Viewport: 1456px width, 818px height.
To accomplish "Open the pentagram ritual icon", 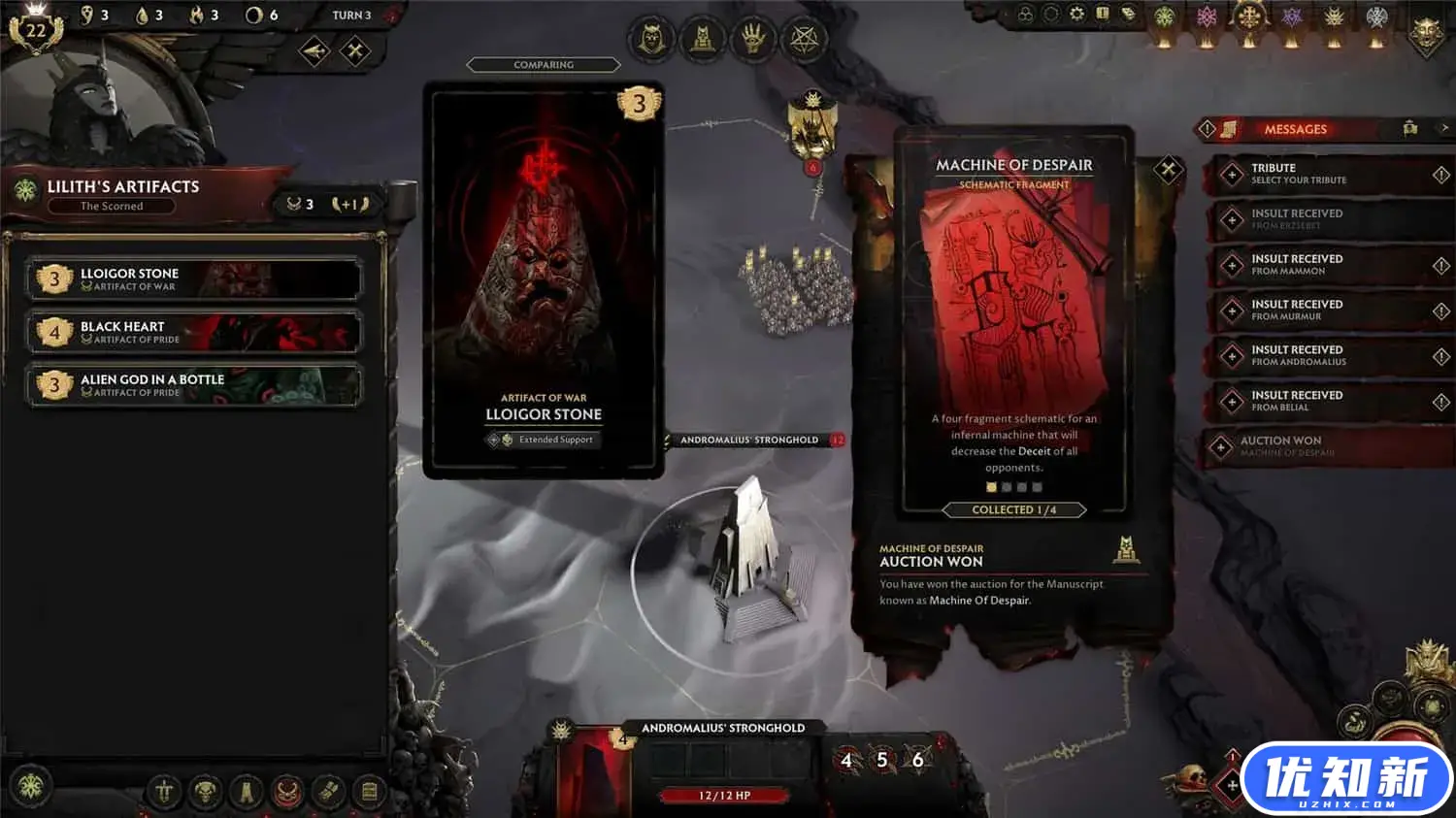I will (805, 39).
